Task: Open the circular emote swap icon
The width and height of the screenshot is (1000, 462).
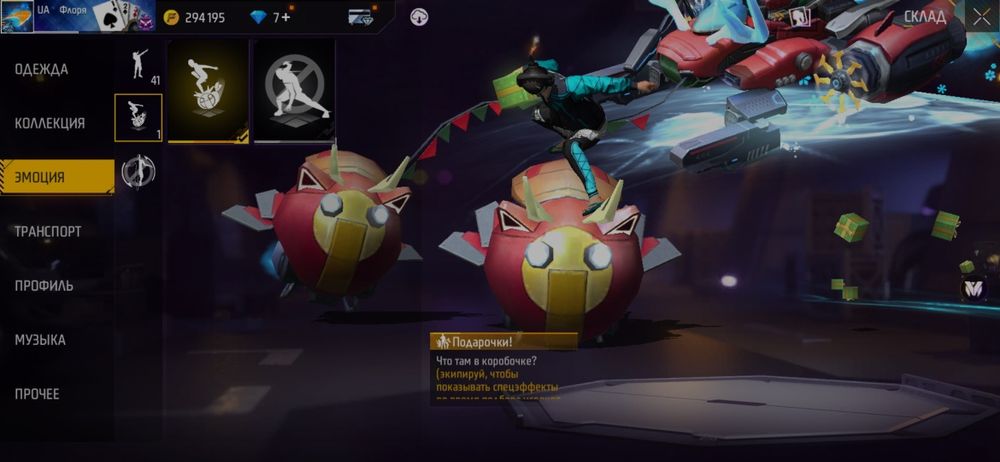Action: (139, 172)
